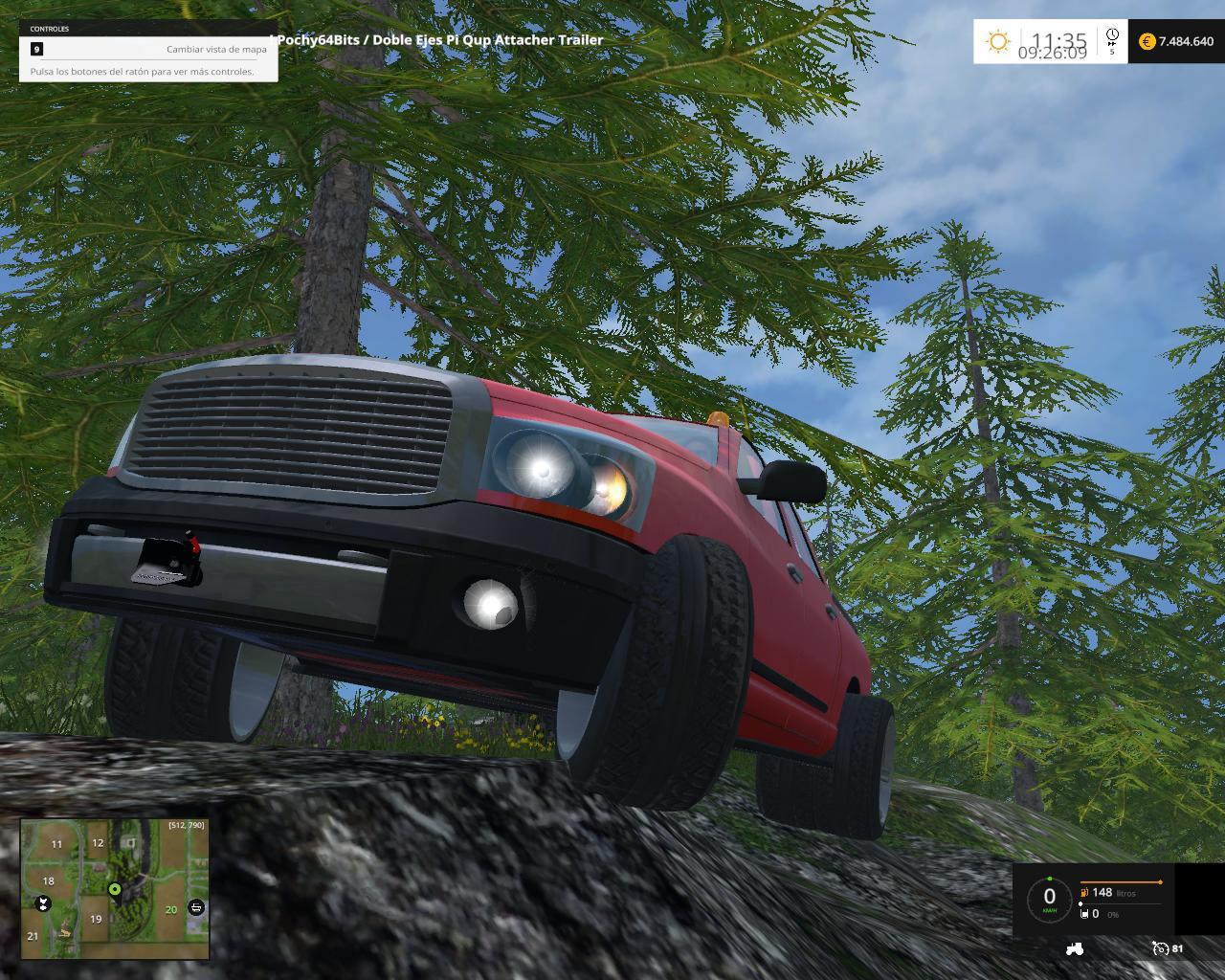Click the fuel pump icon
Screen dimensions: 1225x980
click(1084, 892)
